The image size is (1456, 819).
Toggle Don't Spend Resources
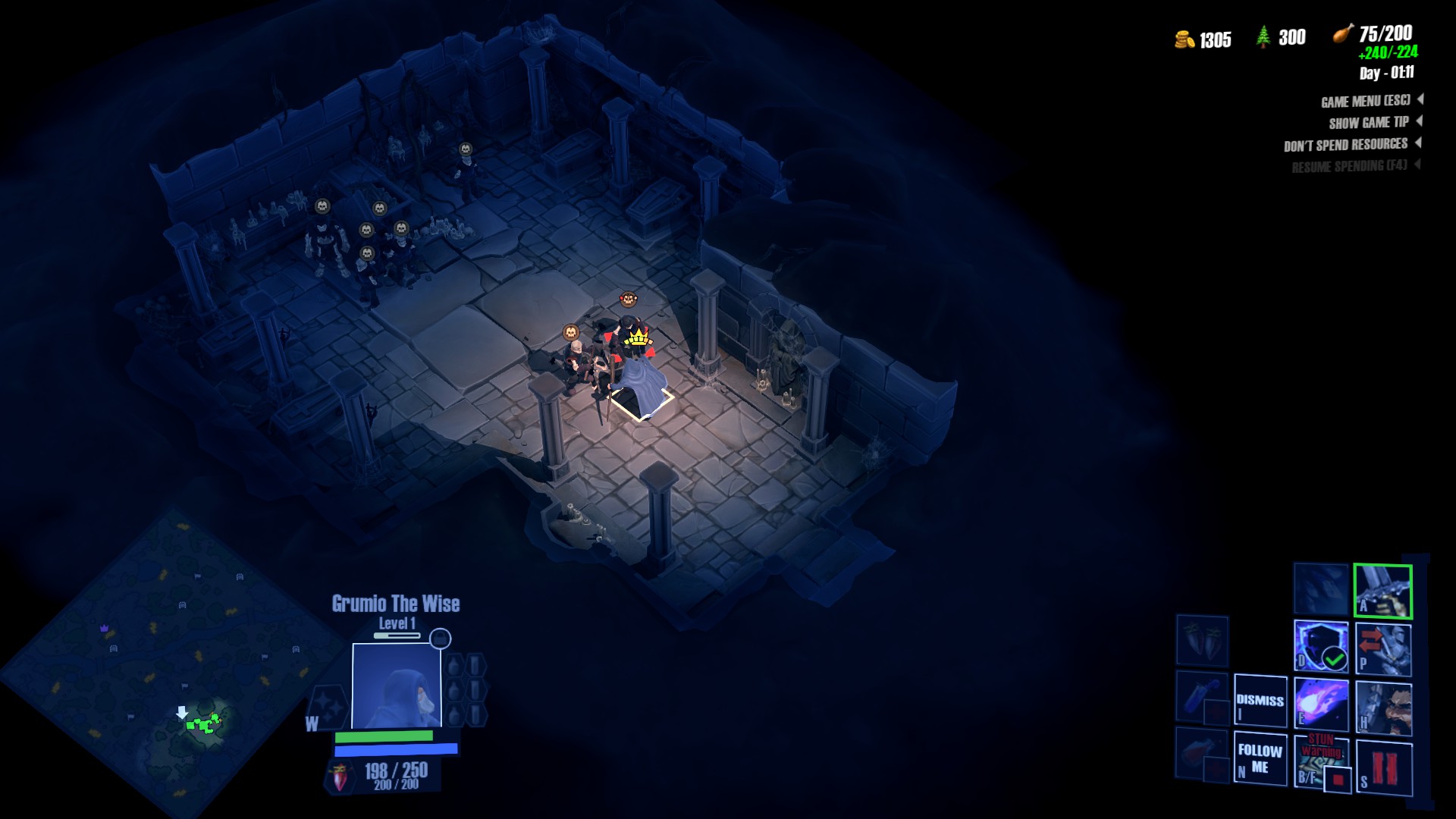(1346, 144)
